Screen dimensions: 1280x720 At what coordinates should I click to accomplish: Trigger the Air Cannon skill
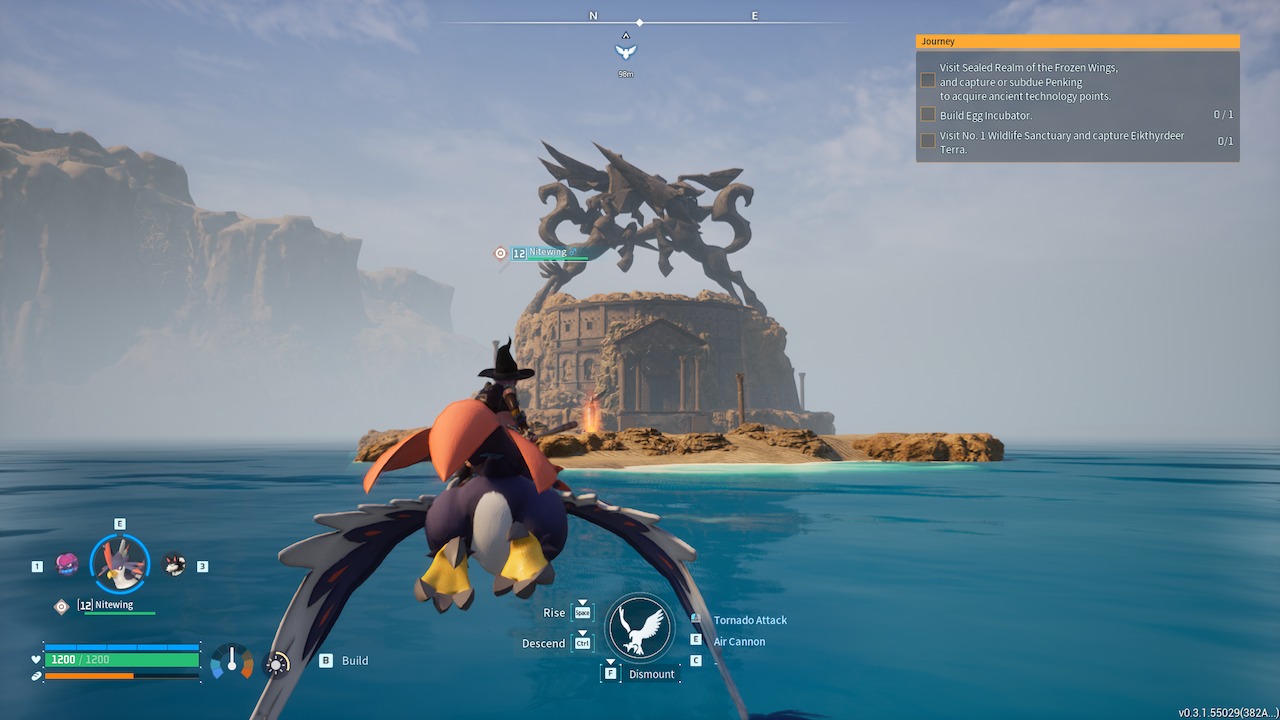pos(739,641)
